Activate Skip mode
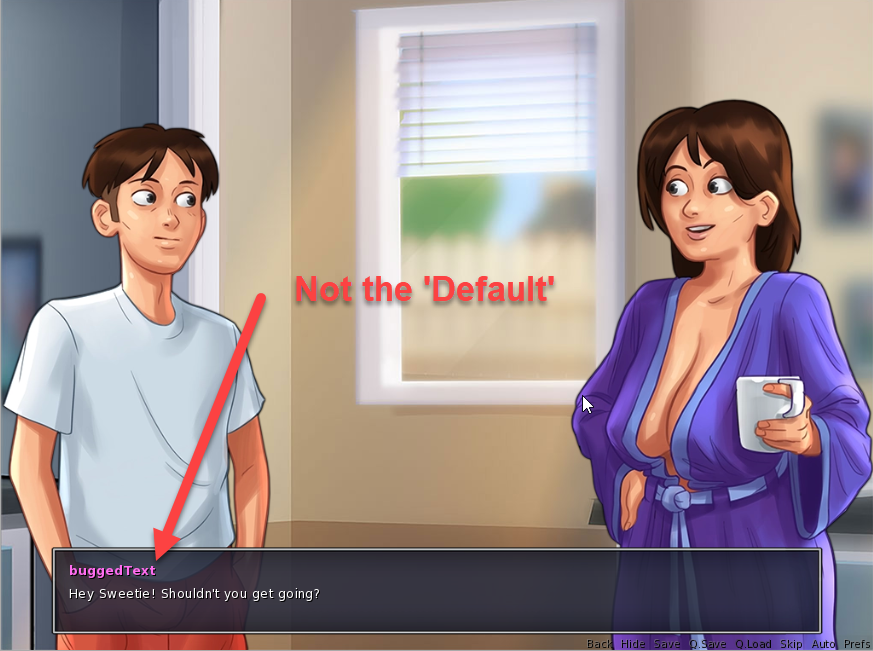Image resolution: width=873 pixels, height=651 pixels. coord(791,644)
